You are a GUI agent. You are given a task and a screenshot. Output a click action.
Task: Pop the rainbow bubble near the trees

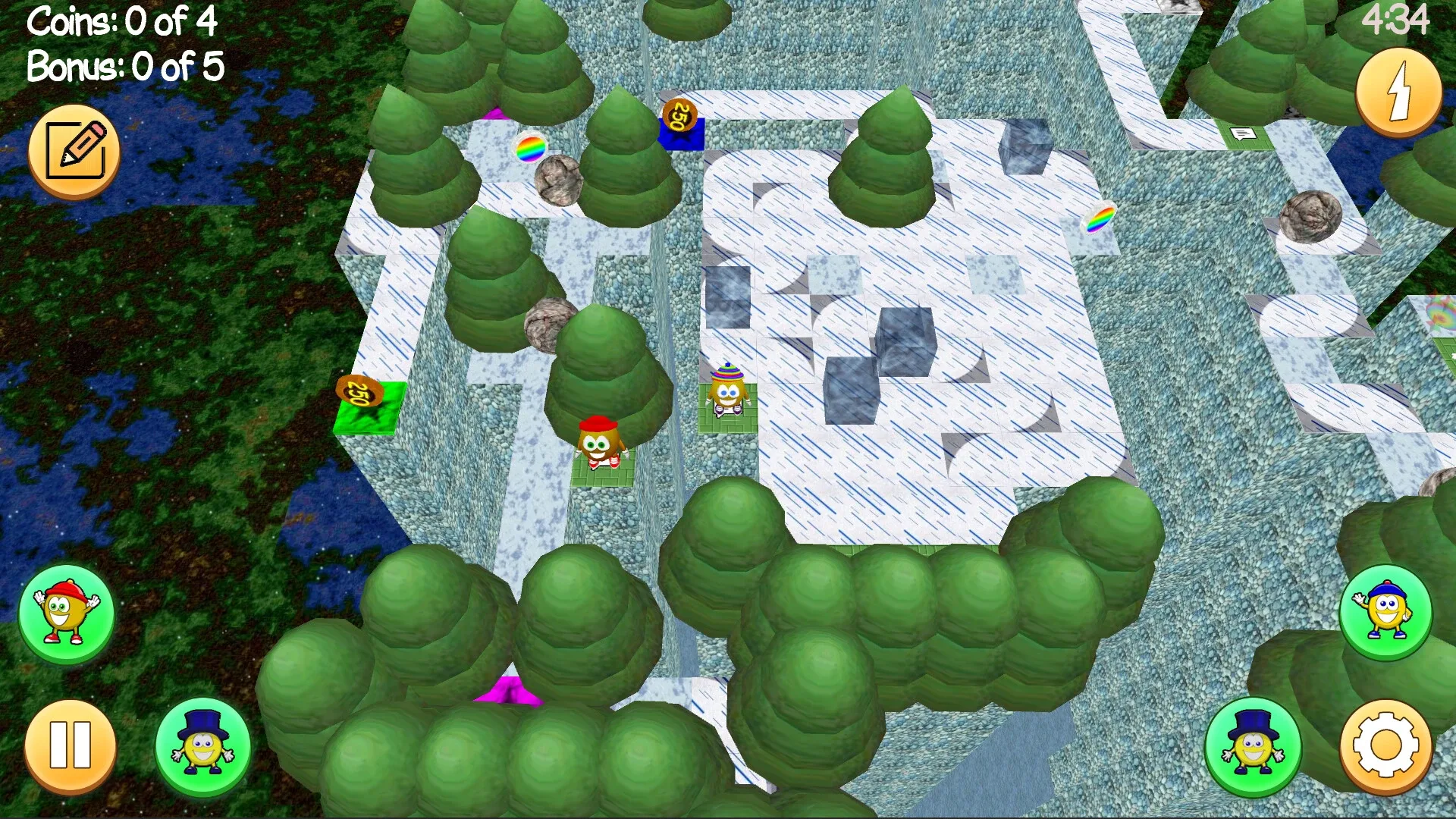tap(529, 149)
